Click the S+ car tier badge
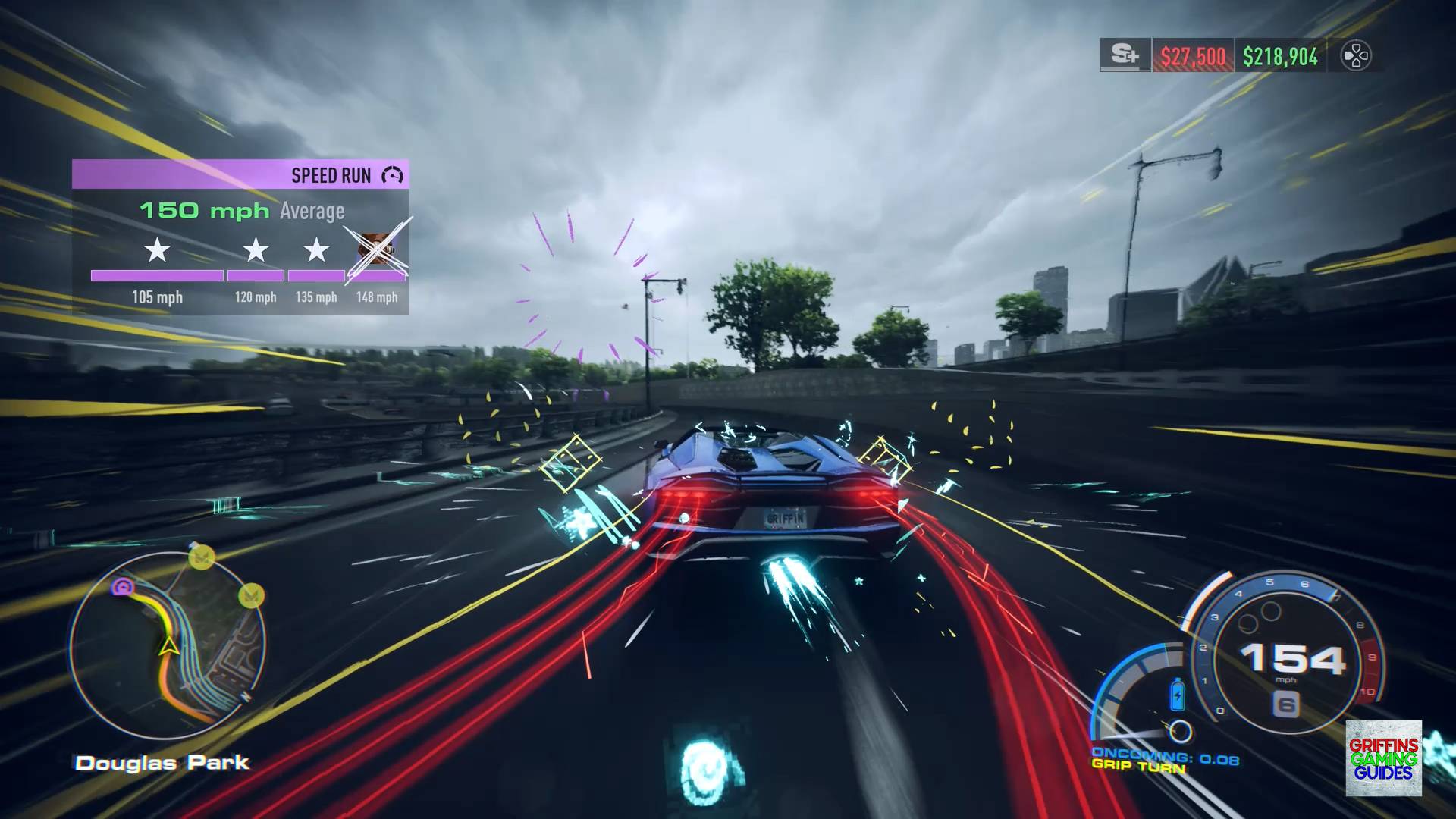This screenshot has height=819, width=1456. (x=1125, y=55)
